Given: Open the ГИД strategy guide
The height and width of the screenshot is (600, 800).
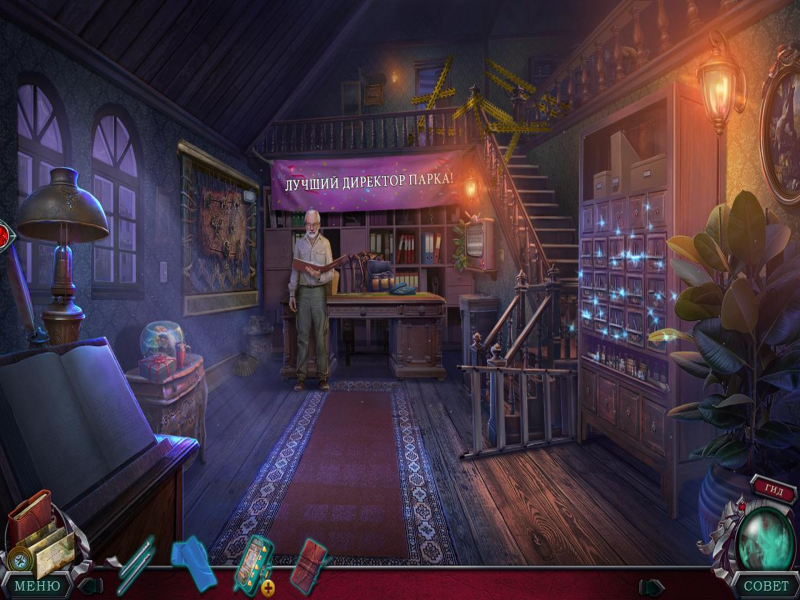Looking at the screenshot, I should click(775, 489).
